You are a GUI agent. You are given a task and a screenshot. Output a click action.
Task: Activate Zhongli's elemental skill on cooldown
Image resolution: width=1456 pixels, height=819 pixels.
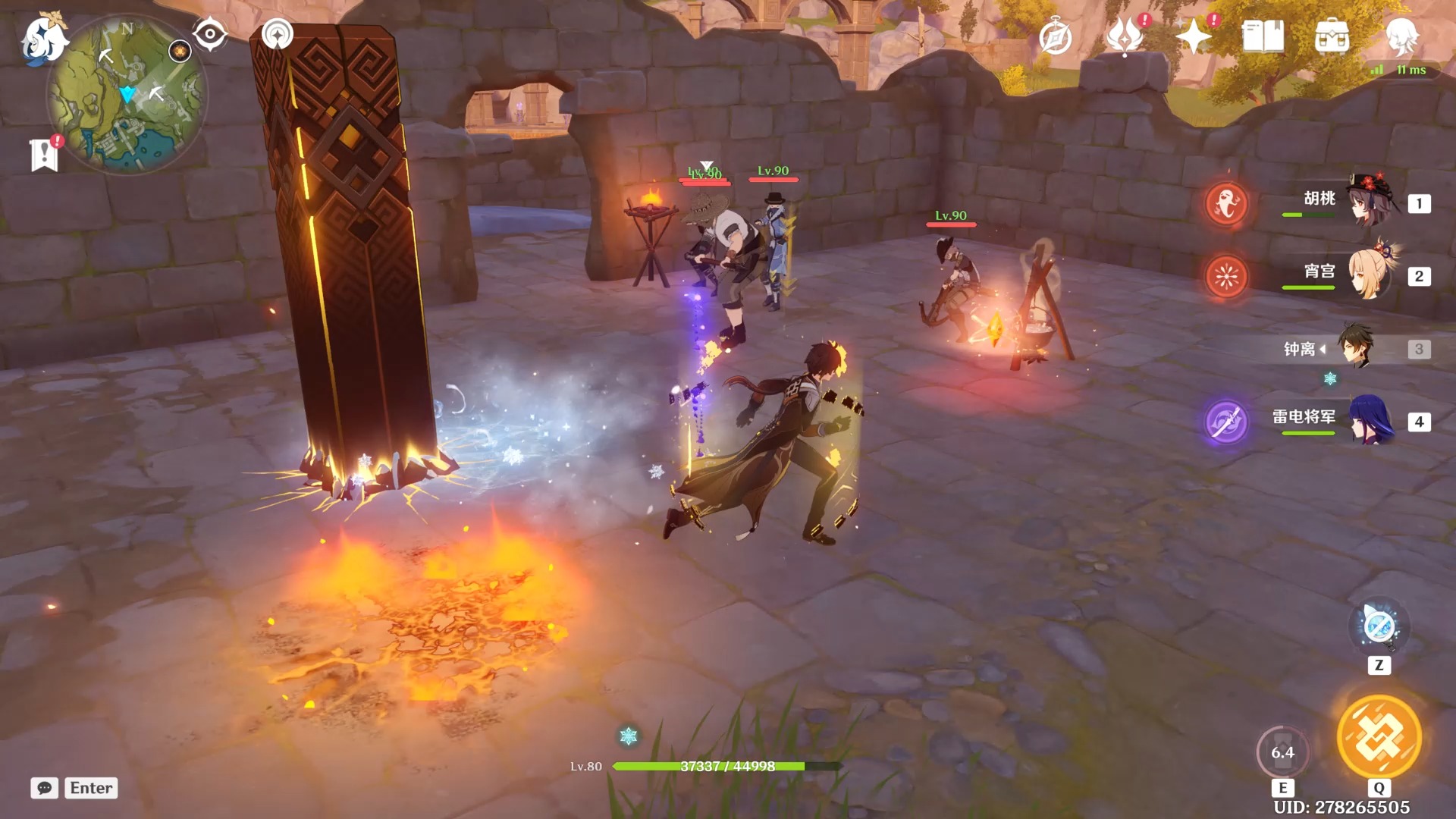pos(1282,752)
